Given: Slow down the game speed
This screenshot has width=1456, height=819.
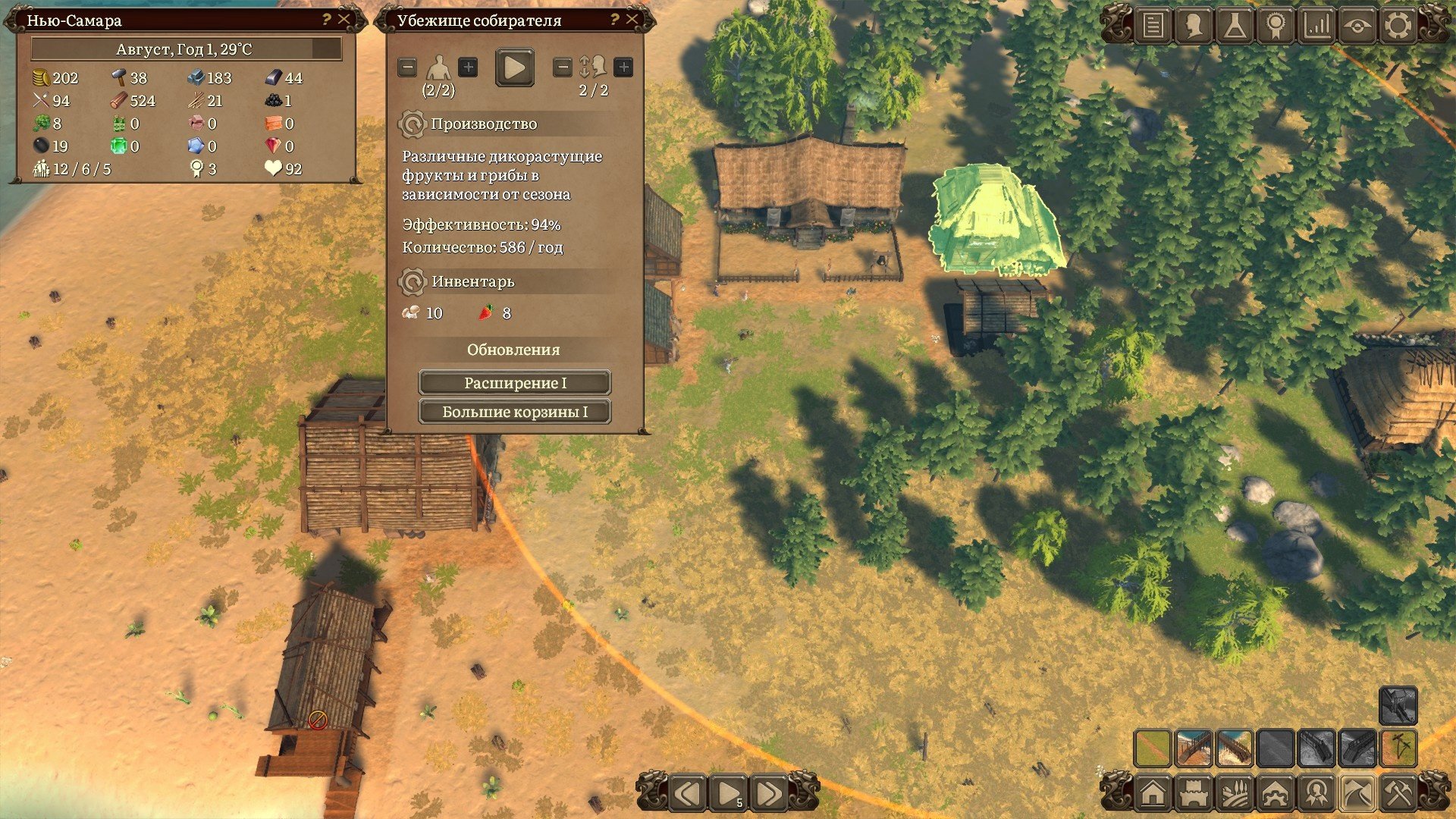Looking at the screenshot, I should click(688, 793).
